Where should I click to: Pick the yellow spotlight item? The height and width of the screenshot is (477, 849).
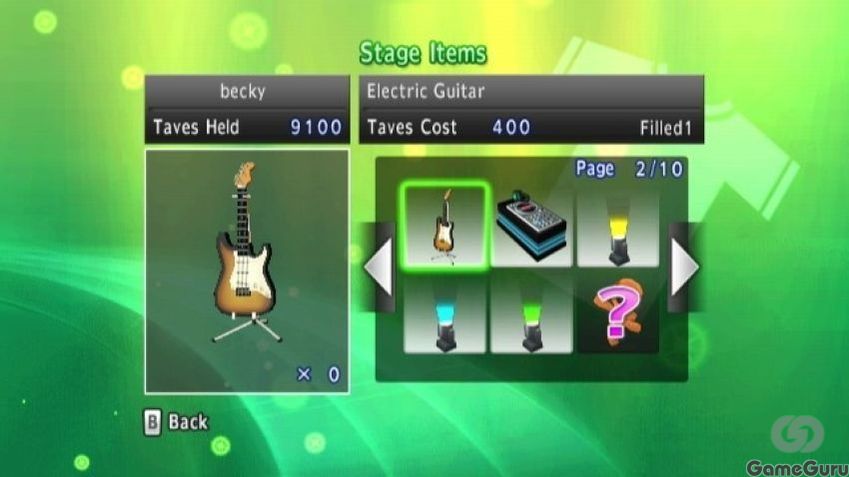coord(617,226)
